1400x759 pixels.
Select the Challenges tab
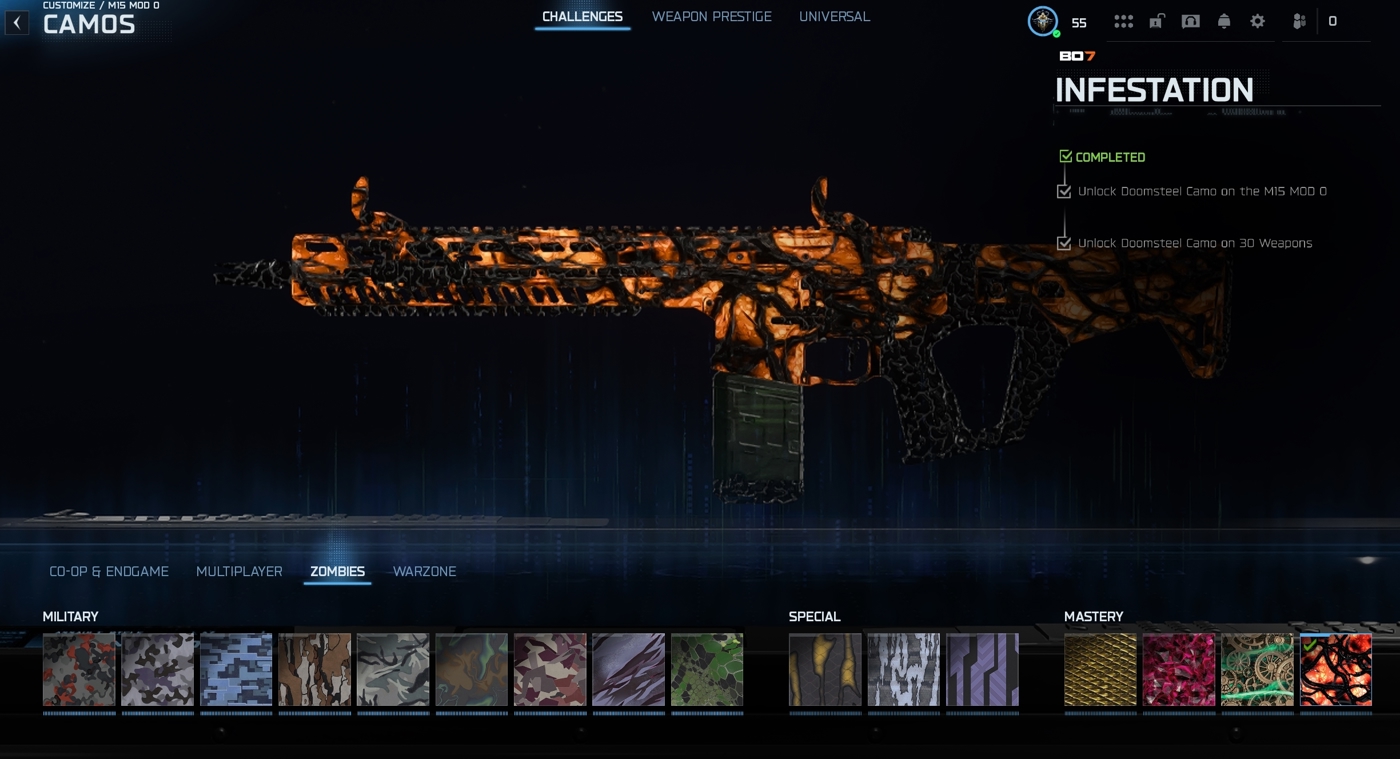click(582, 17)
